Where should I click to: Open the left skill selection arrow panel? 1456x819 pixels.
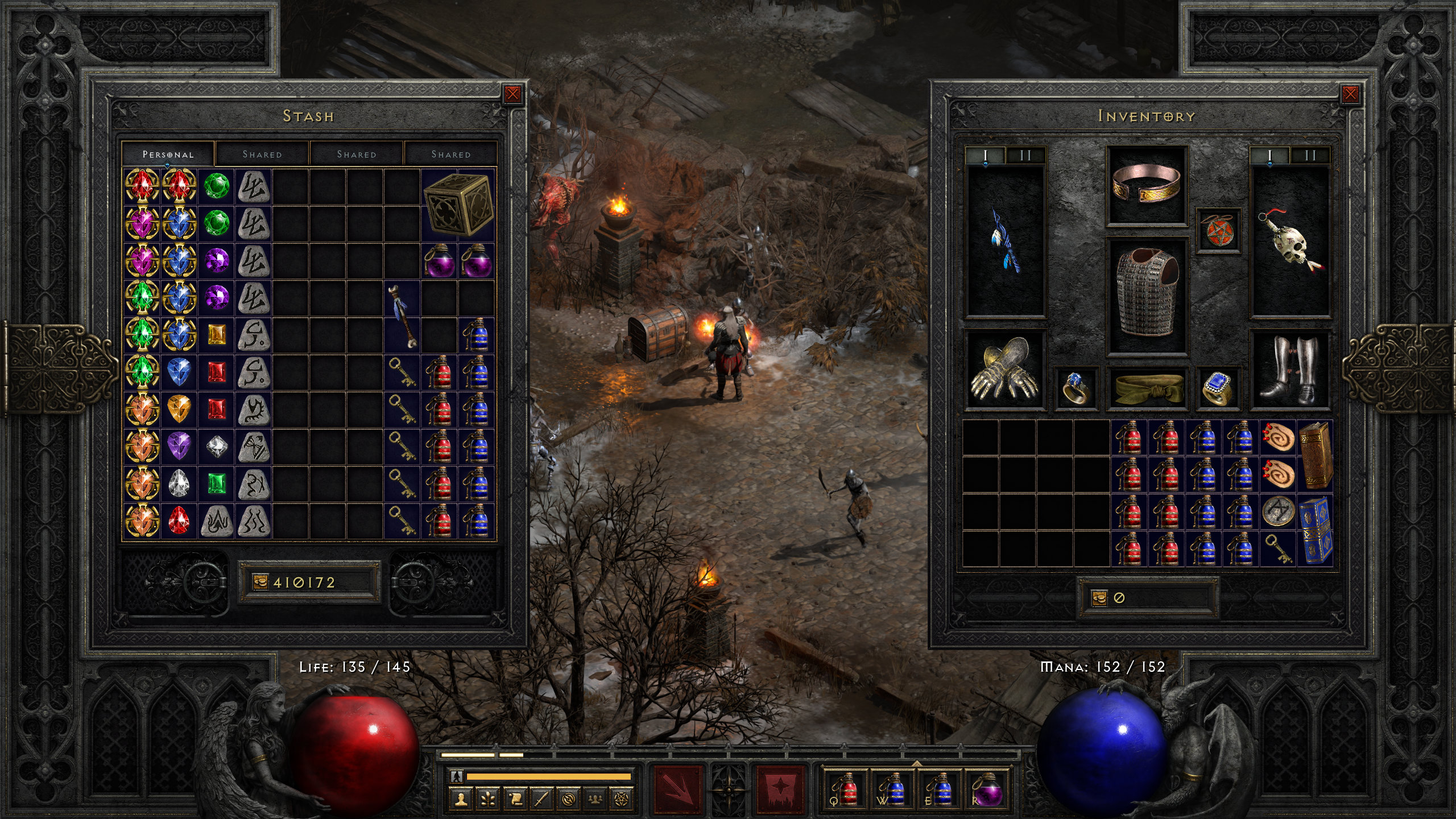point(677,792)
